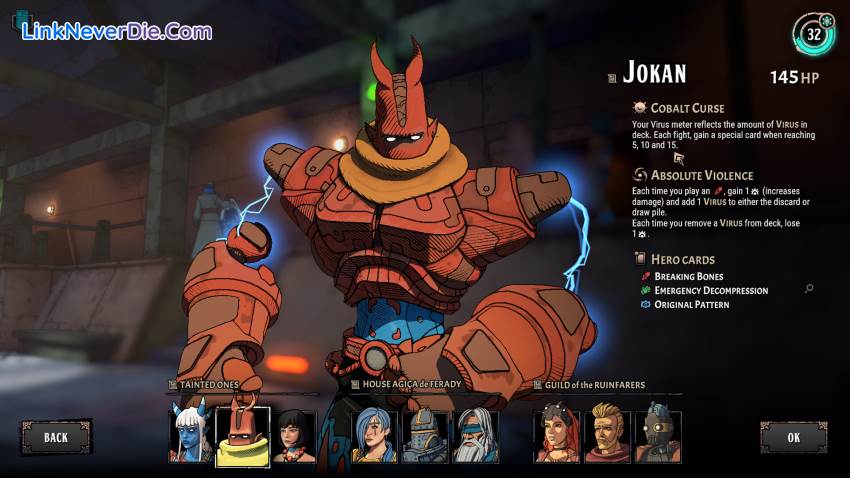This screenshot has height=478, width=850.
Task: Choose the blond bearded man portrait
Action: point(606,434)
